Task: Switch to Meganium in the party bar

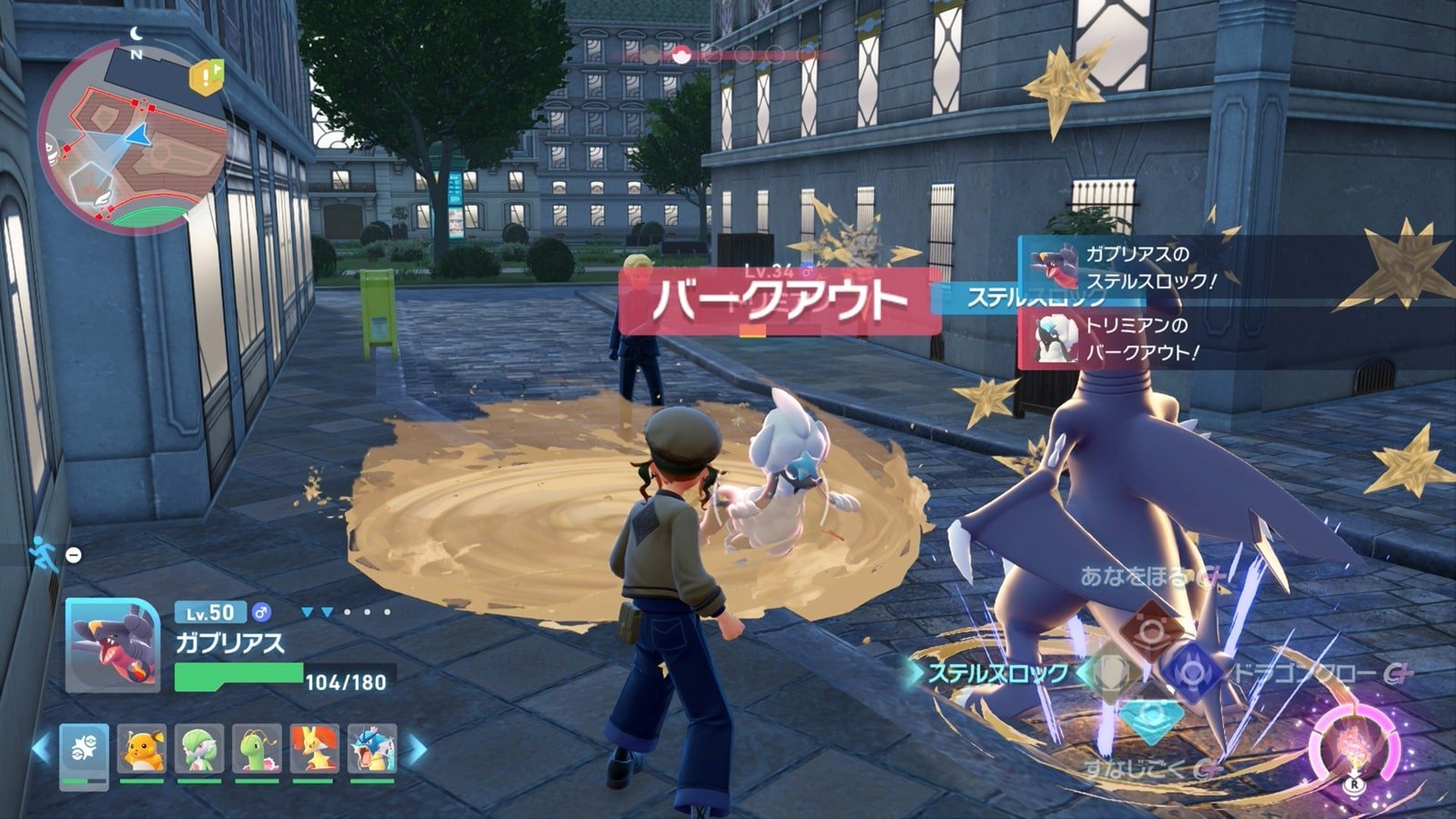Action: [257, 751]
